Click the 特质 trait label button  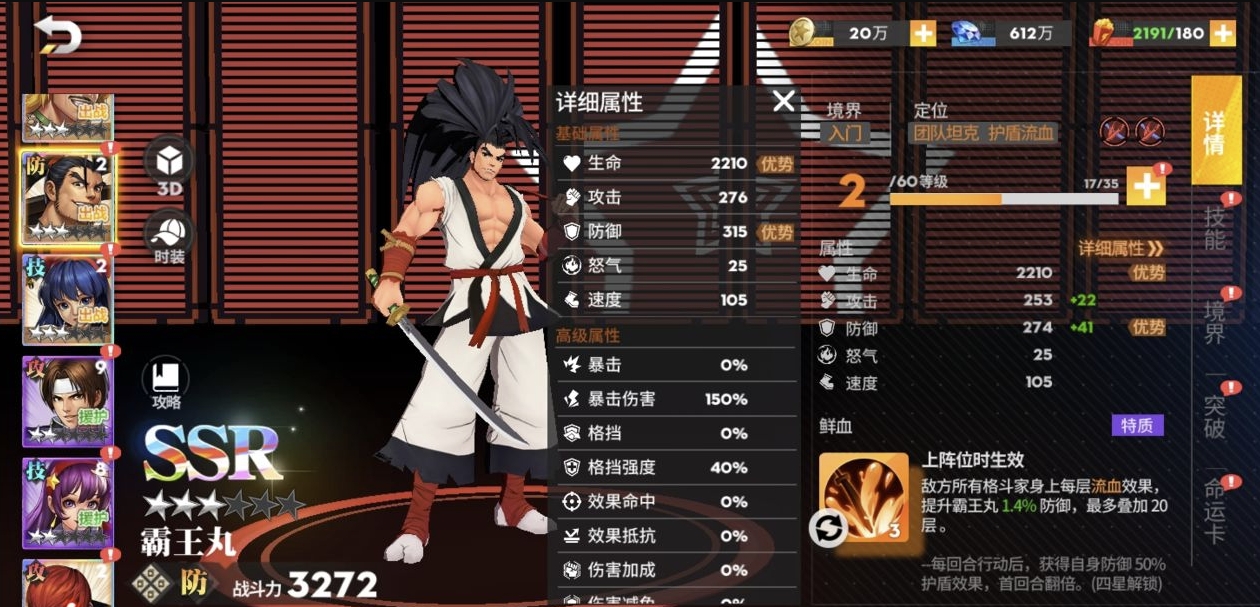(x=1137, y=426)
